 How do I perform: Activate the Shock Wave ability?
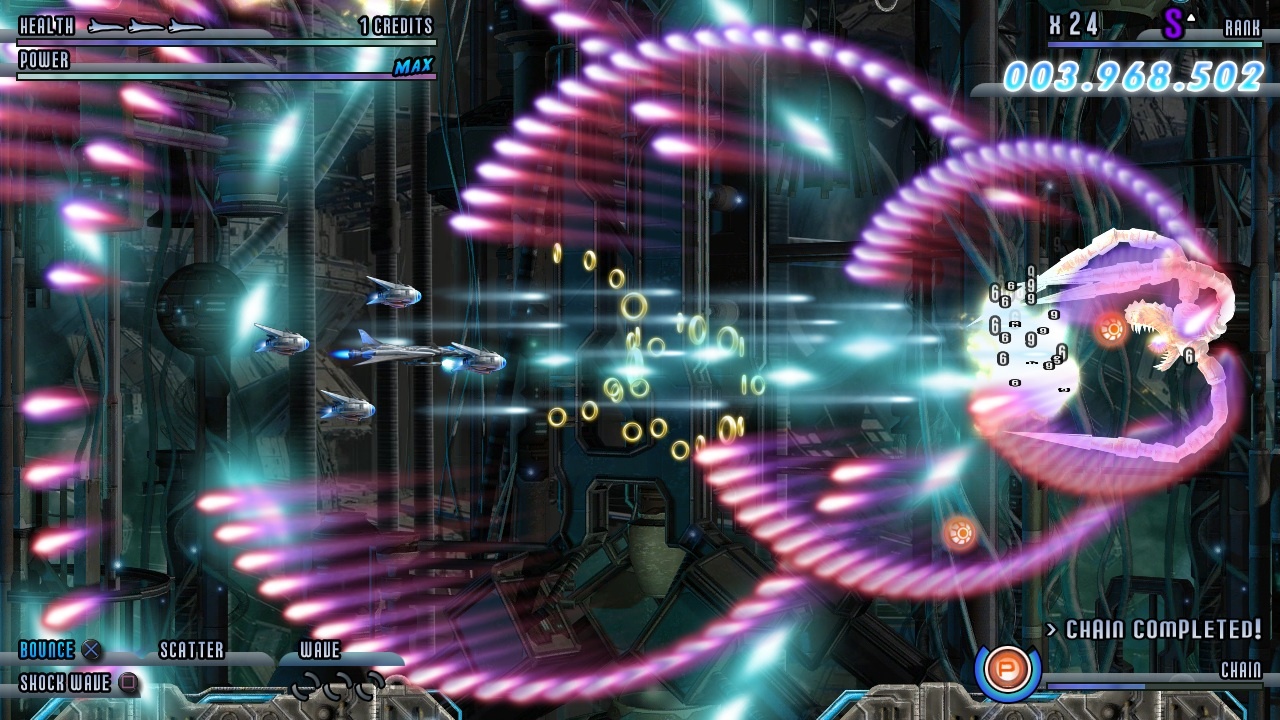tap(66, 684)
